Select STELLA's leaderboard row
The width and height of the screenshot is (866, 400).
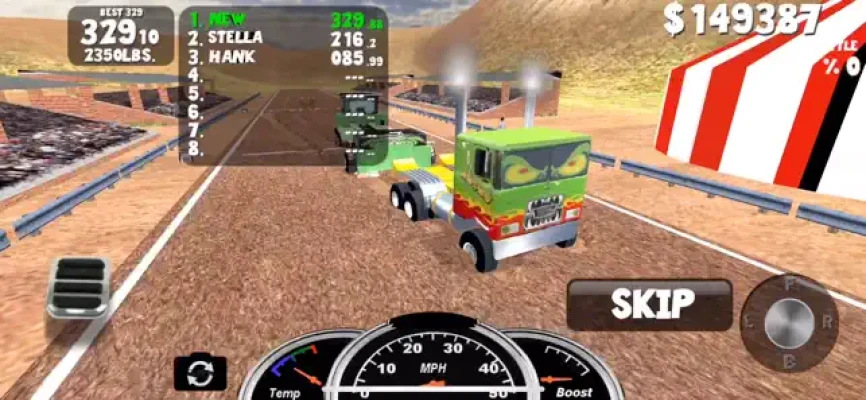pyautogui.click(x=282, y=38)
